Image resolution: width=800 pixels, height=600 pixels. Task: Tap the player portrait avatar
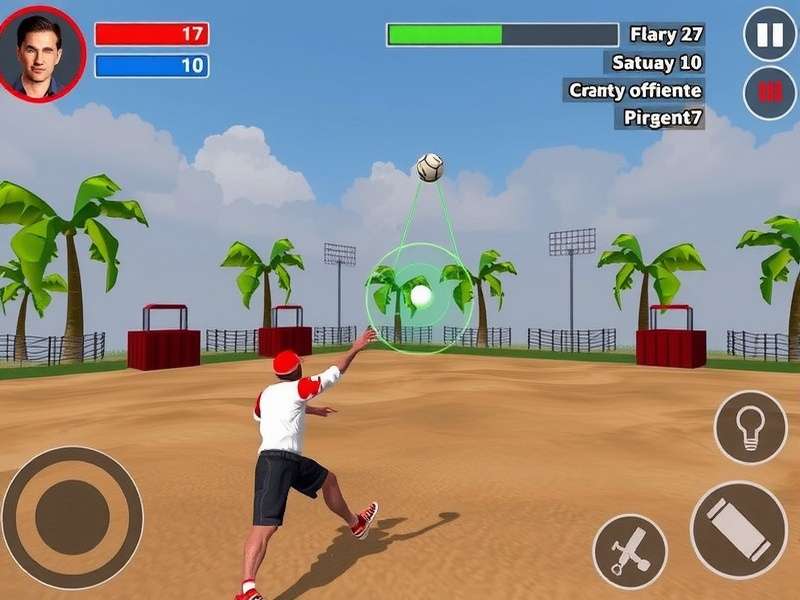(x=40, y=52)
